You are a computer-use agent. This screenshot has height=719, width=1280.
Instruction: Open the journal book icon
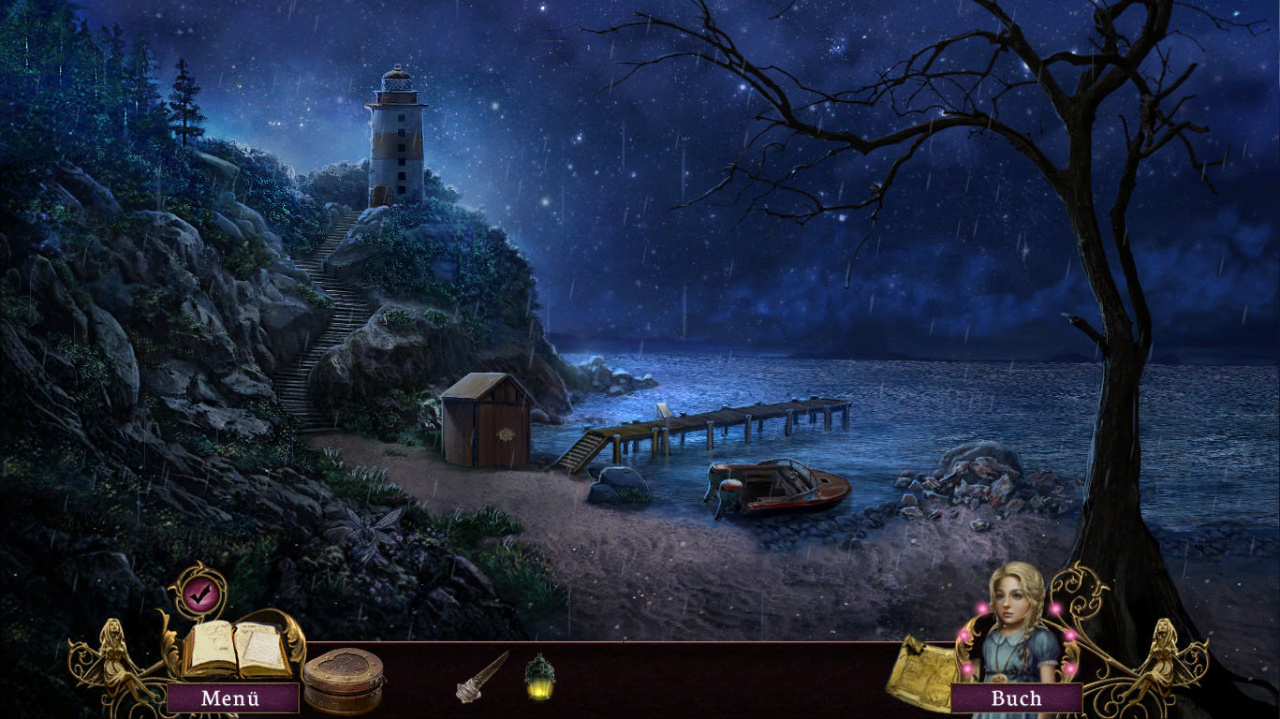pos(236,649)
